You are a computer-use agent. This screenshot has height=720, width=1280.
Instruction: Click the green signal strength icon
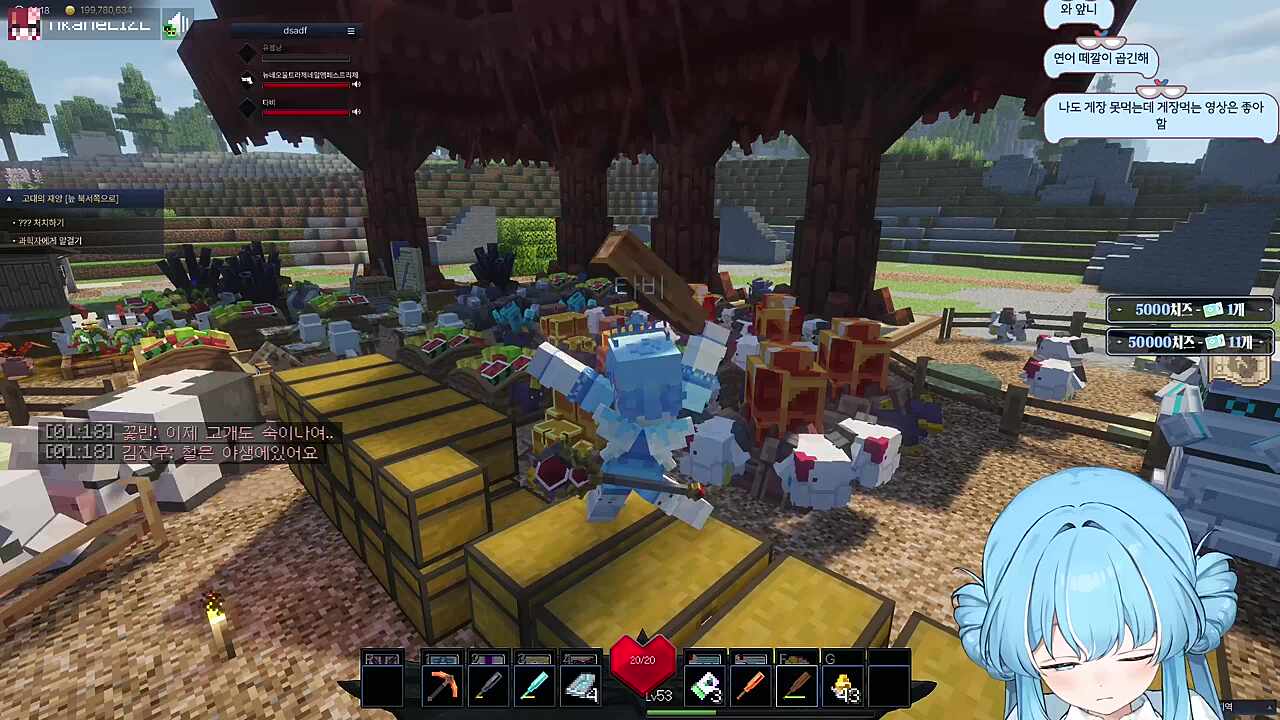pyautogui.click(x=176, y=24)
